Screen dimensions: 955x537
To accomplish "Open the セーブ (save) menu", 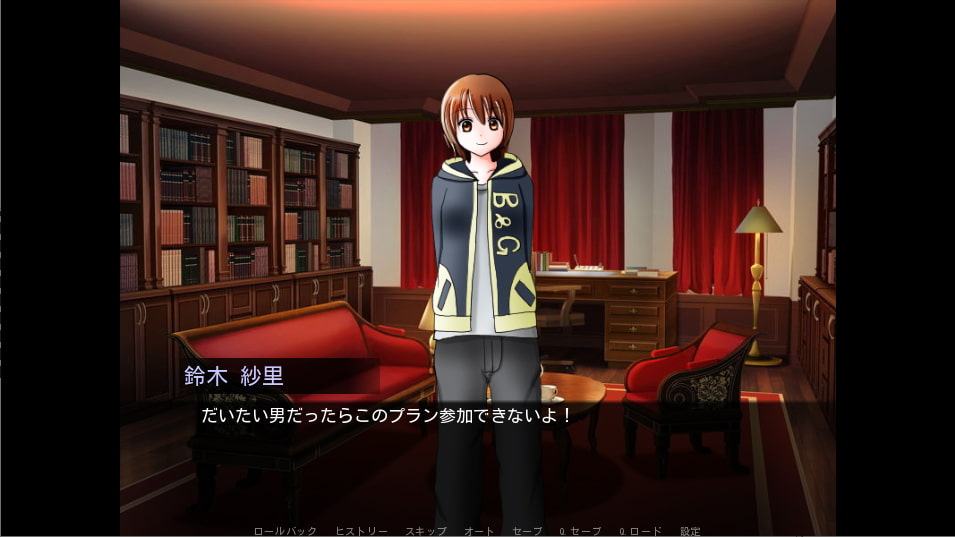I will [x=527, y=531].
